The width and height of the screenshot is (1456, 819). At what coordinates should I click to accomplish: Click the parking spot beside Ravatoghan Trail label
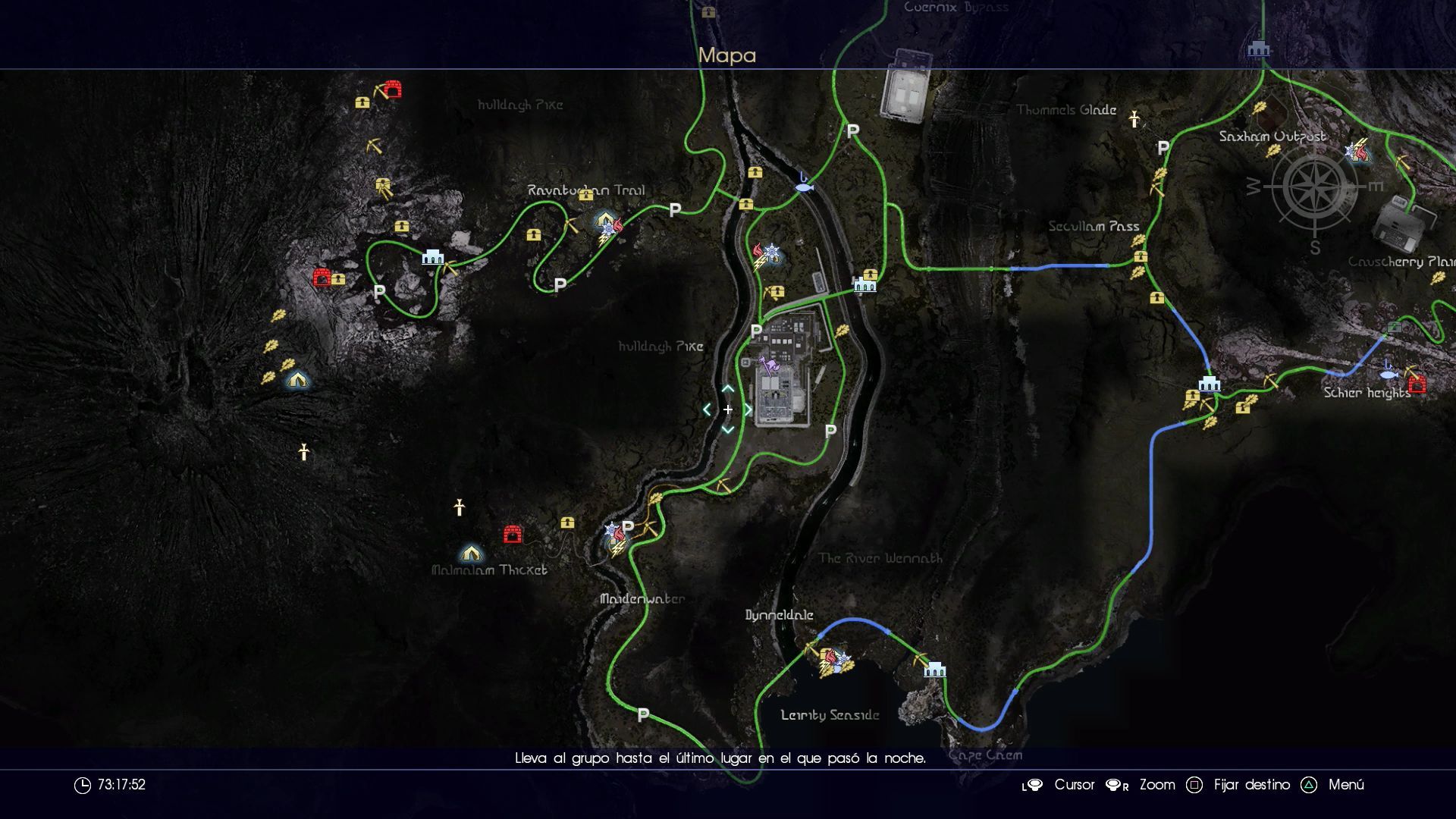(675, 210)
